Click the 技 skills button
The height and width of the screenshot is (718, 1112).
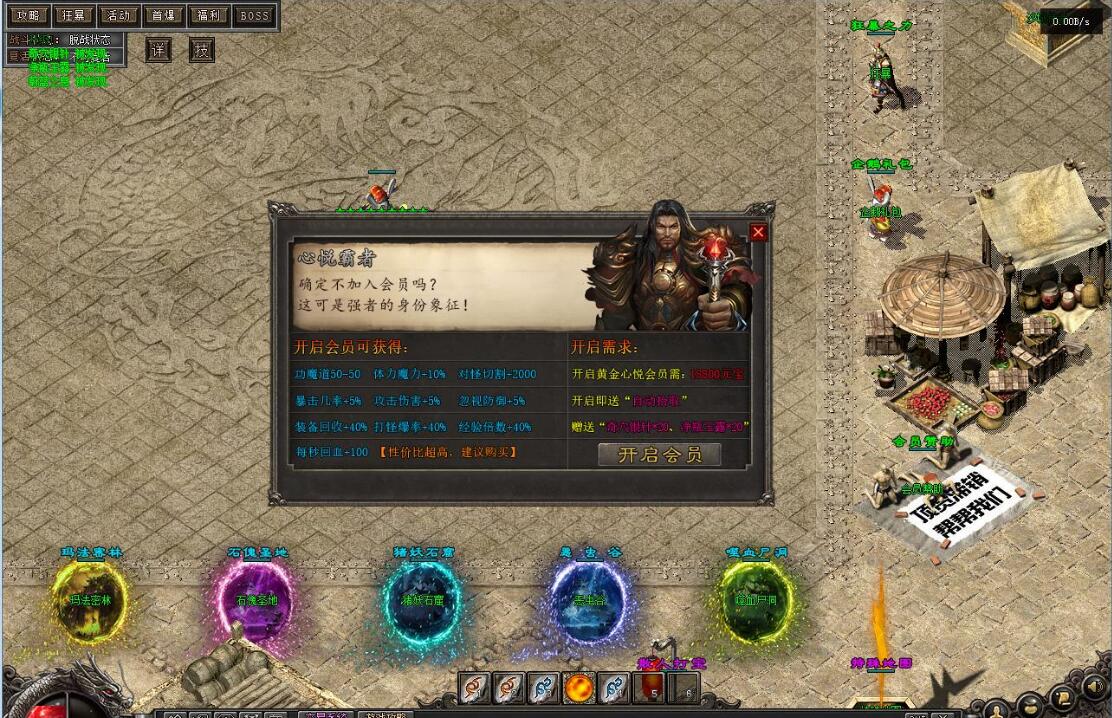[x=203, y=50]
